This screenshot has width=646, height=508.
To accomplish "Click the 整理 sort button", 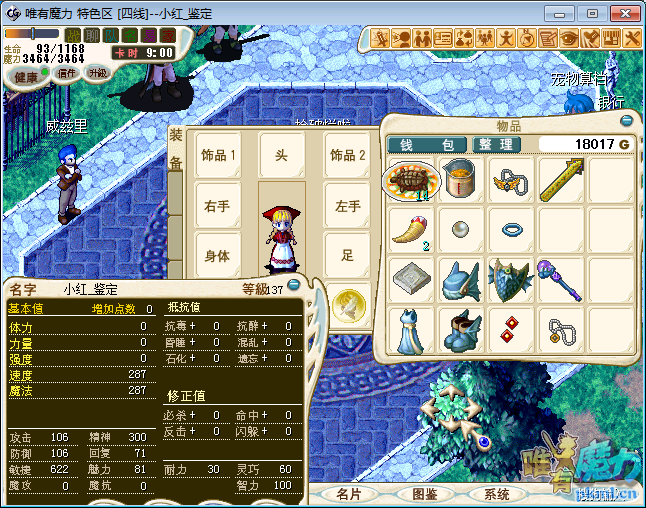I will point(495,145).
